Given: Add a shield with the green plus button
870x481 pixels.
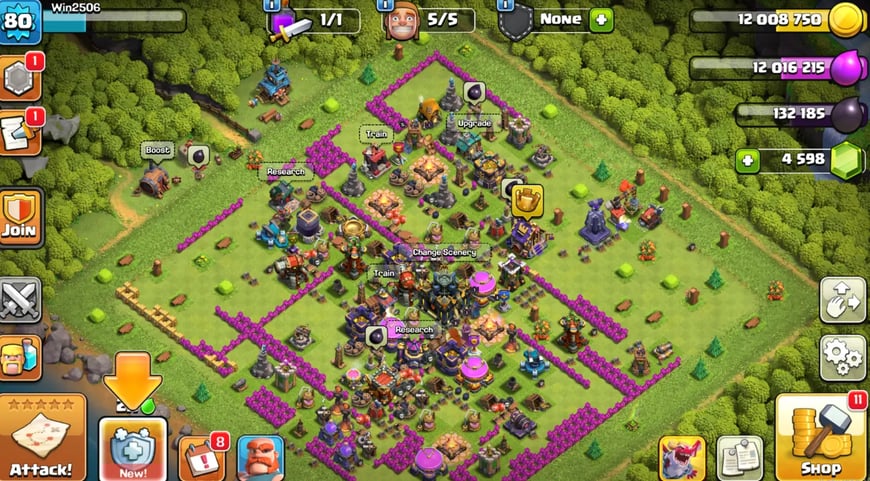Looking at the screenshot, I should (x=601, y=19).
